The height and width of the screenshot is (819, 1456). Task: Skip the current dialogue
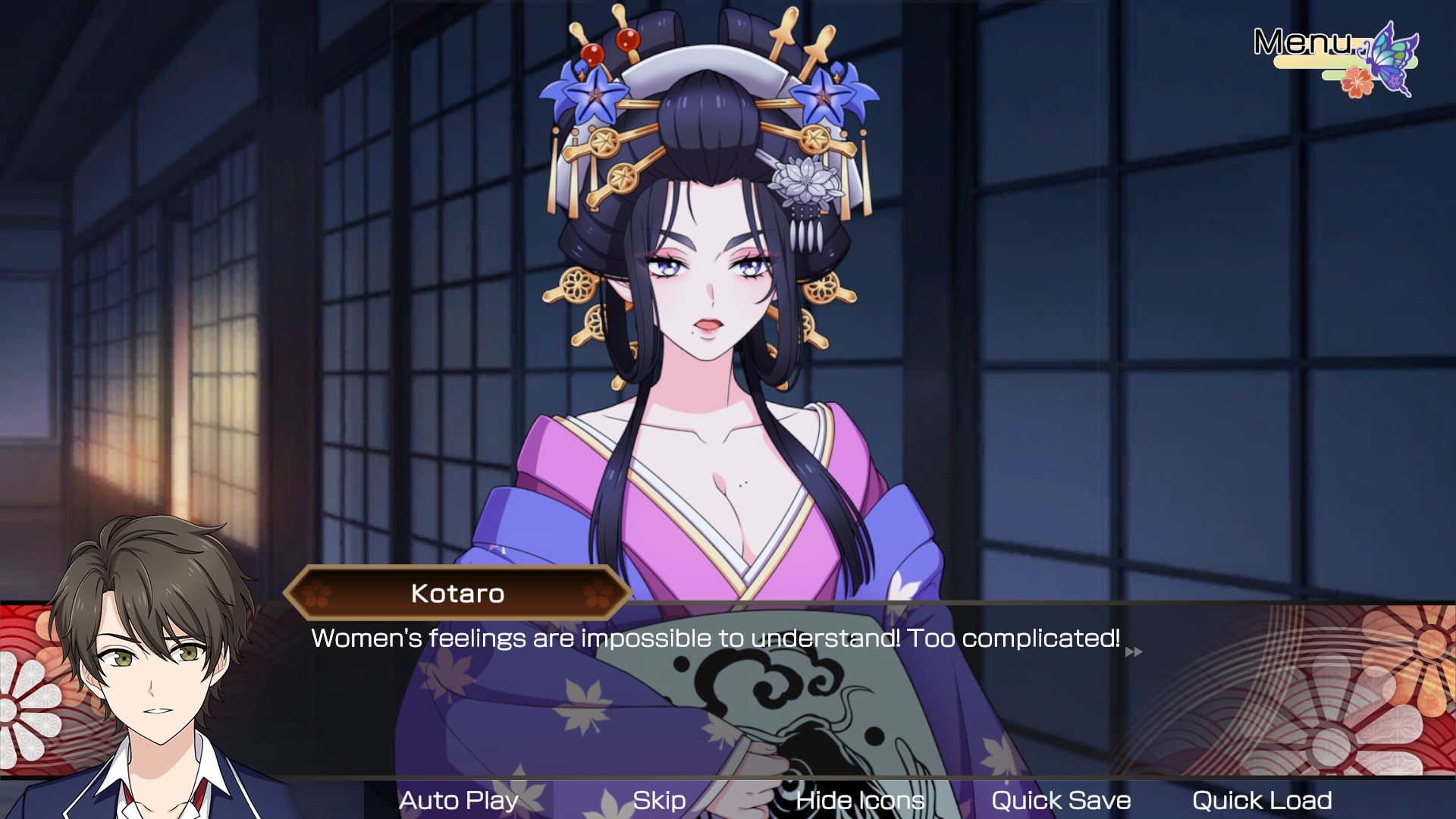click(x=659, y=800)
